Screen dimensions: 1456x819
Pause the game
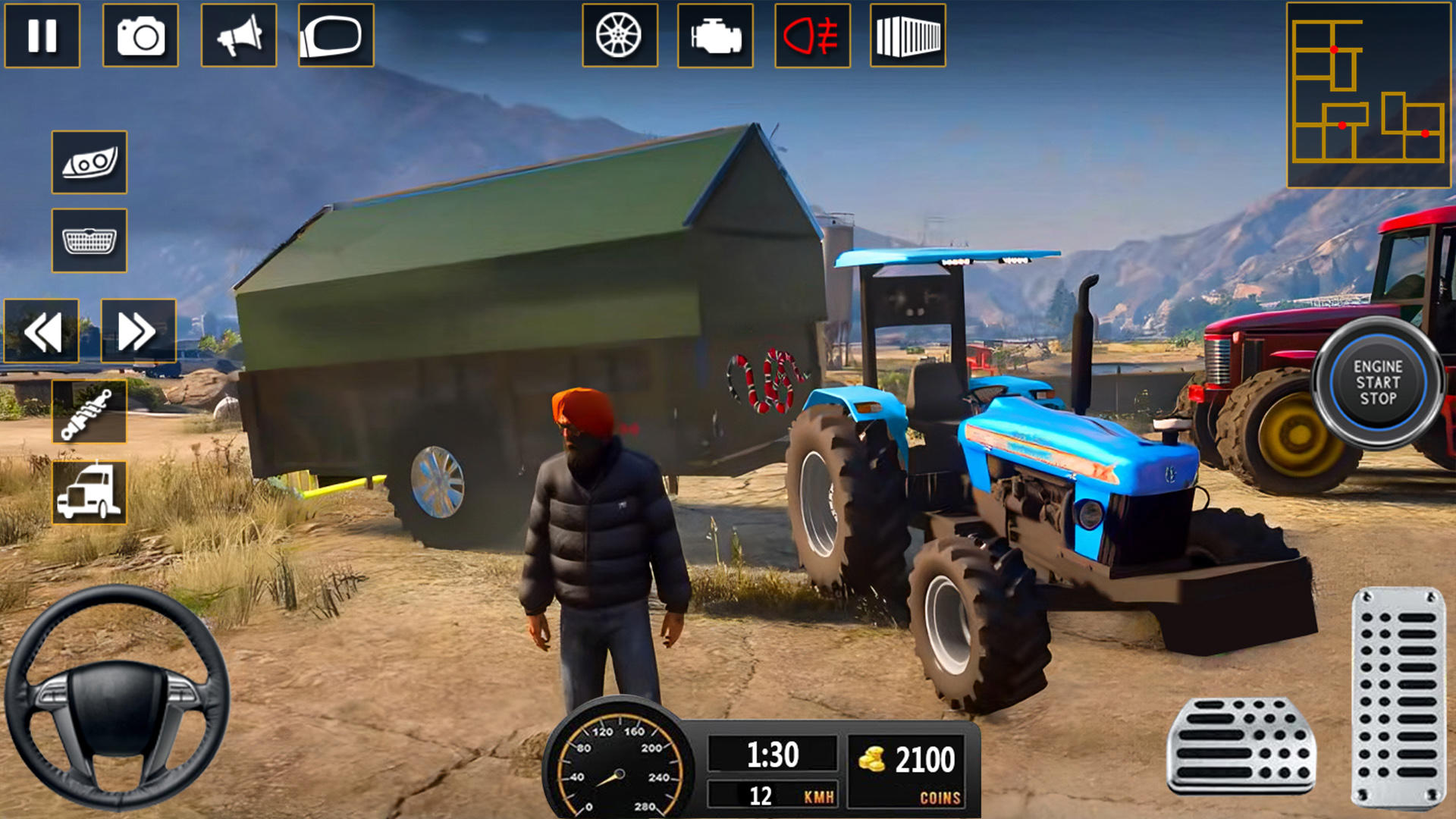43,36
